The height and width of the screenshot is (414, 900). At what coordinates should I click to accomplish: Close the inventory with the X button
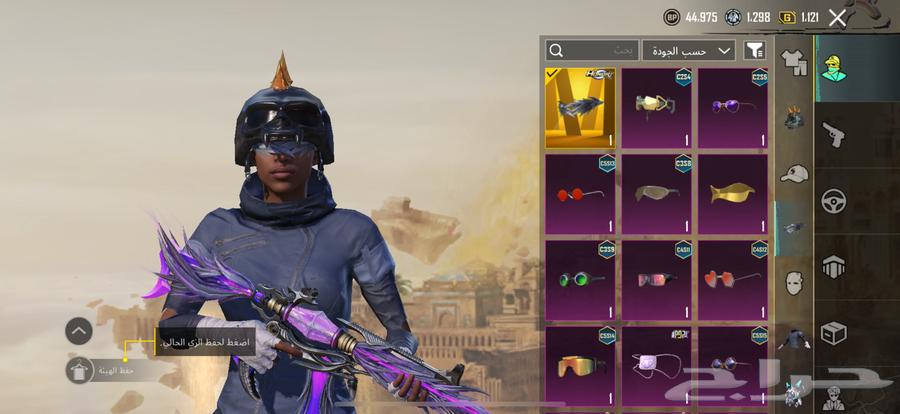pos(837,17)
